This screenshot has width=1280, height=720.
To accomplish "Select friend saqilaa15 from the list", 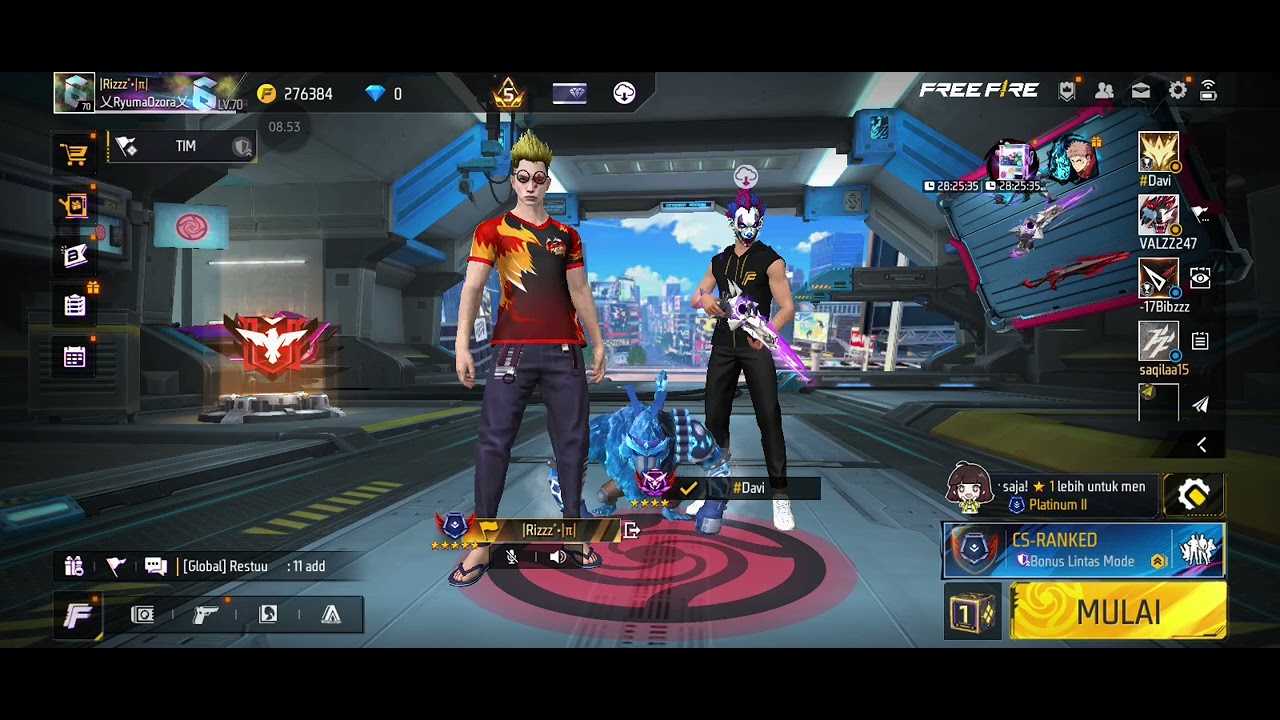I will (x=1159, y=342).
